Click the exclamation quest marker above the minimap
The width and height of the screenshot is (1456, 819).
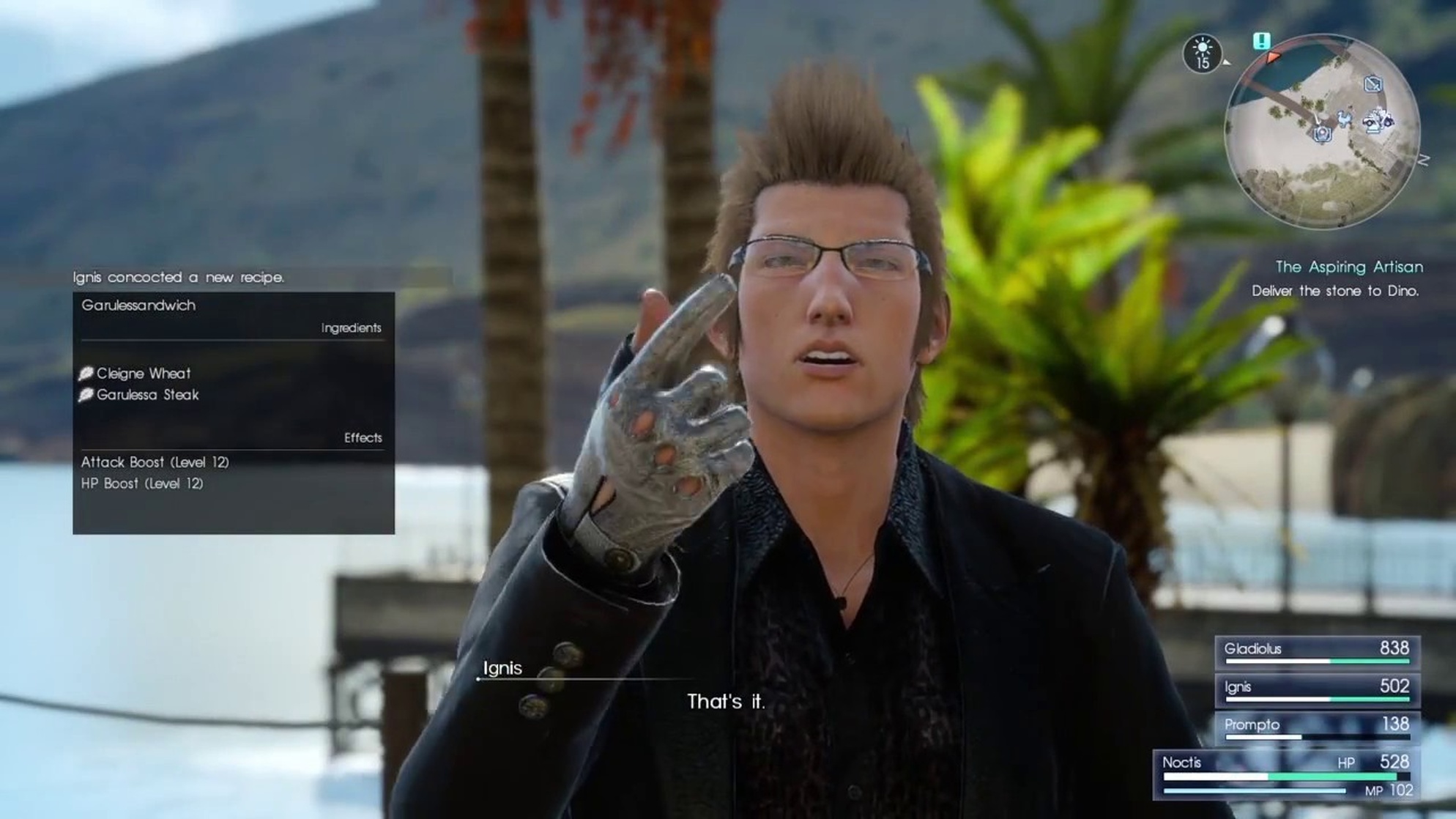(x=1261, y=41)
